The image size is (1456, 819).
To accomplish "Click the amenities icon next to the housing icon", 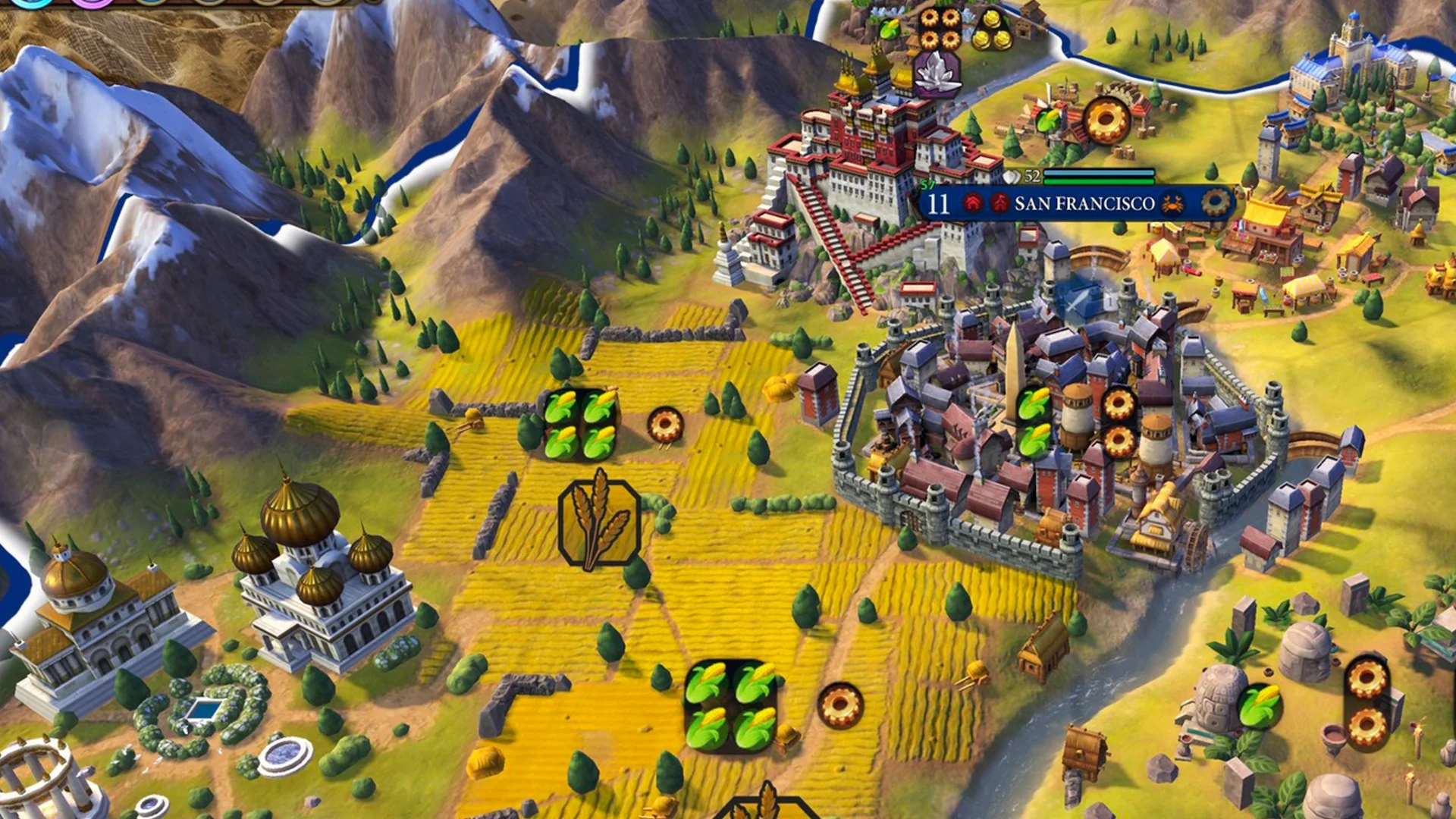I will coord(999,202).
